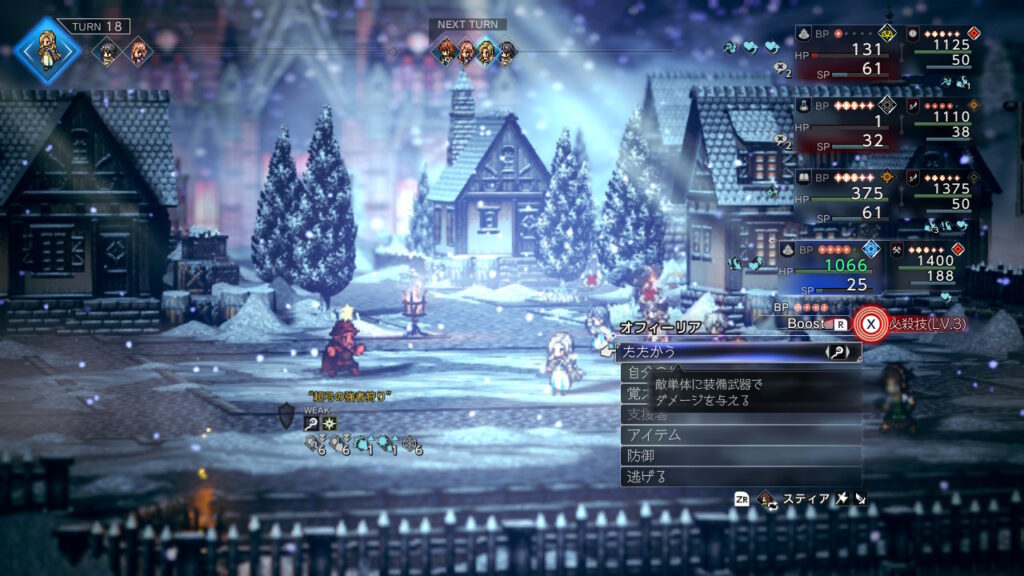Viewport: 1024px width, 576px height.
Task: Click the staff weapon icon on たたかう
Action: point(837,352)
